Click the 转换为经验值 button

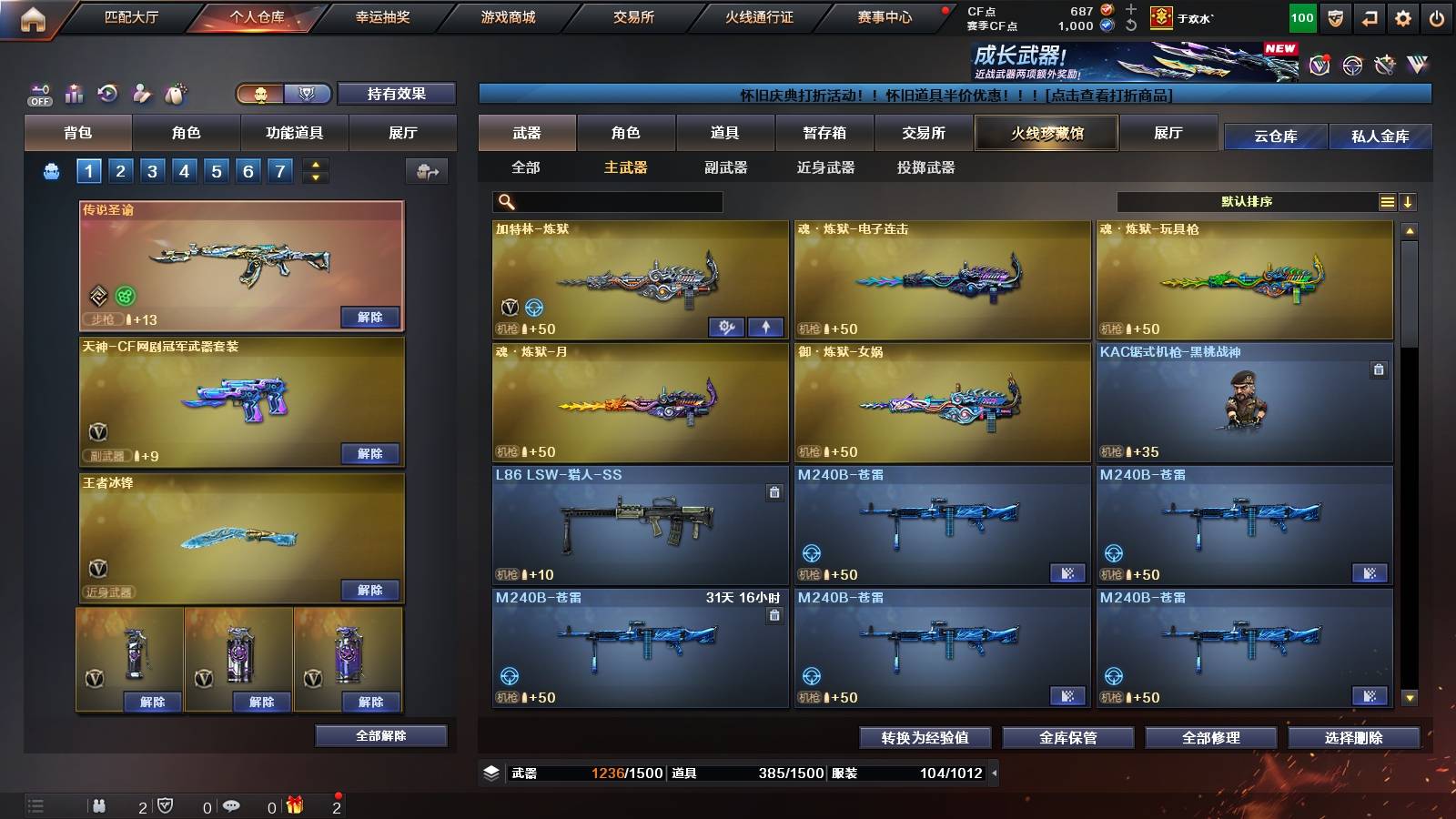(x=927, y=739)
